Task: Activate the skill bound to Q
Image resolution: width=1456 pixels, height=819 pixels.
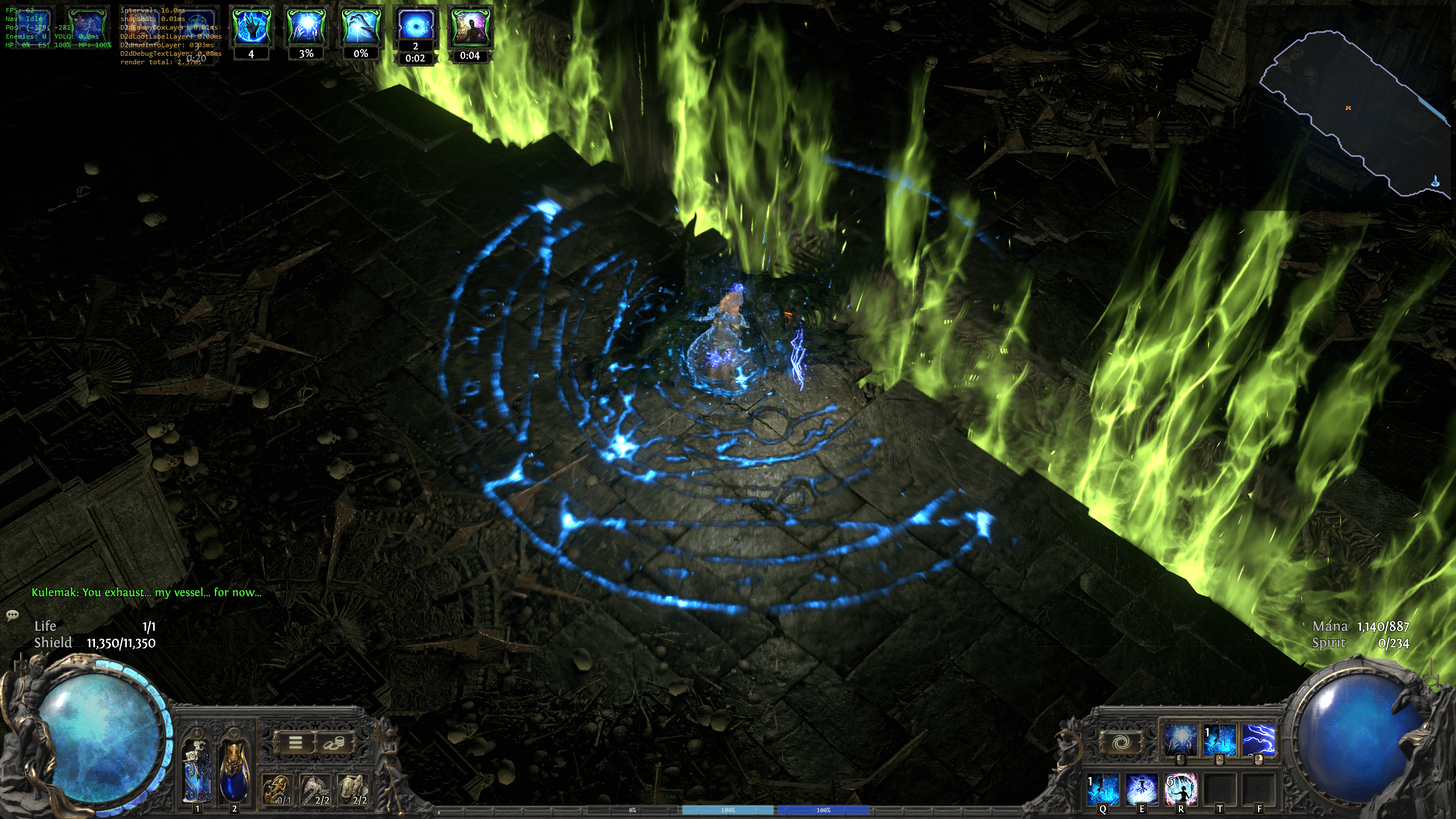Action: [x=1103, y=789]
